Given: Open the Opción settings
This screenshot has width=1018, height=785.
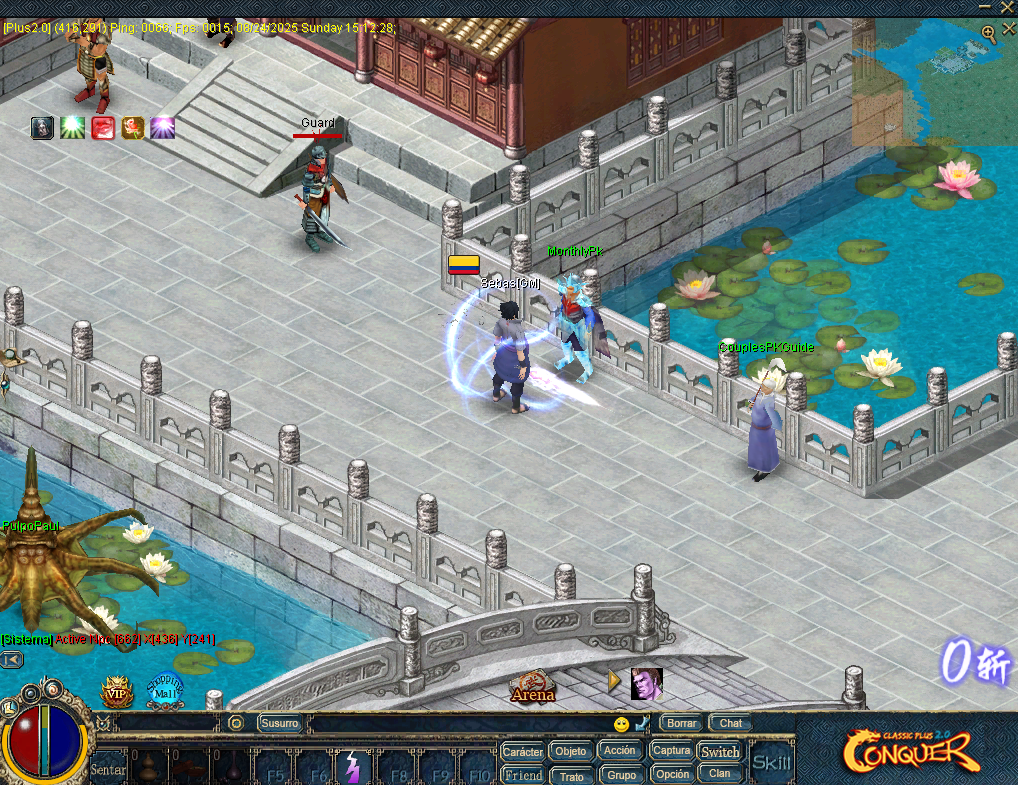Looking at the screenshot, I should (671, 774).
